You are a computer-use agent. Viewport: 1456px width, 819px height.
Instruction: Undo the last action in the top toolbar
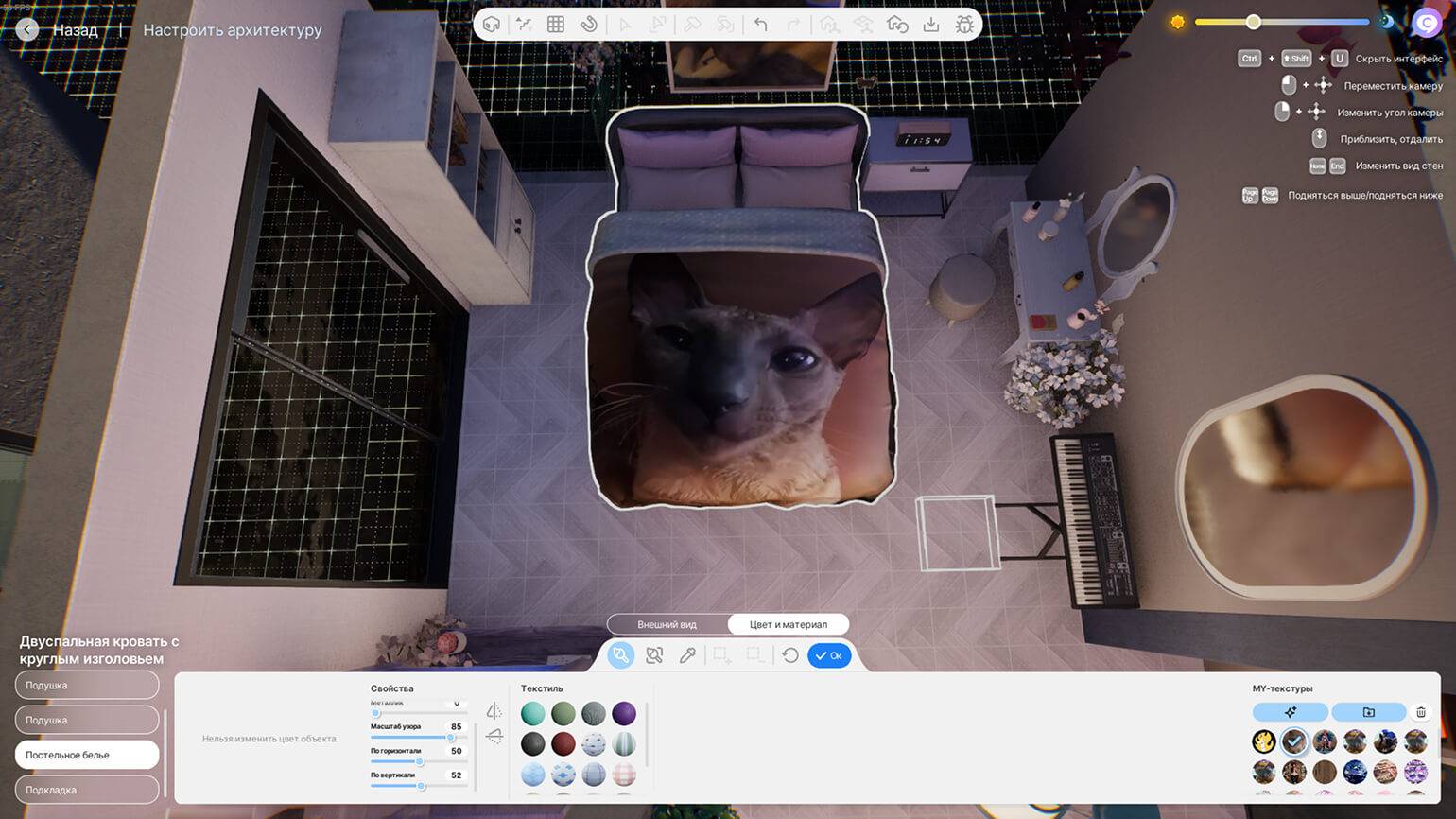click(x=761, y=25)
